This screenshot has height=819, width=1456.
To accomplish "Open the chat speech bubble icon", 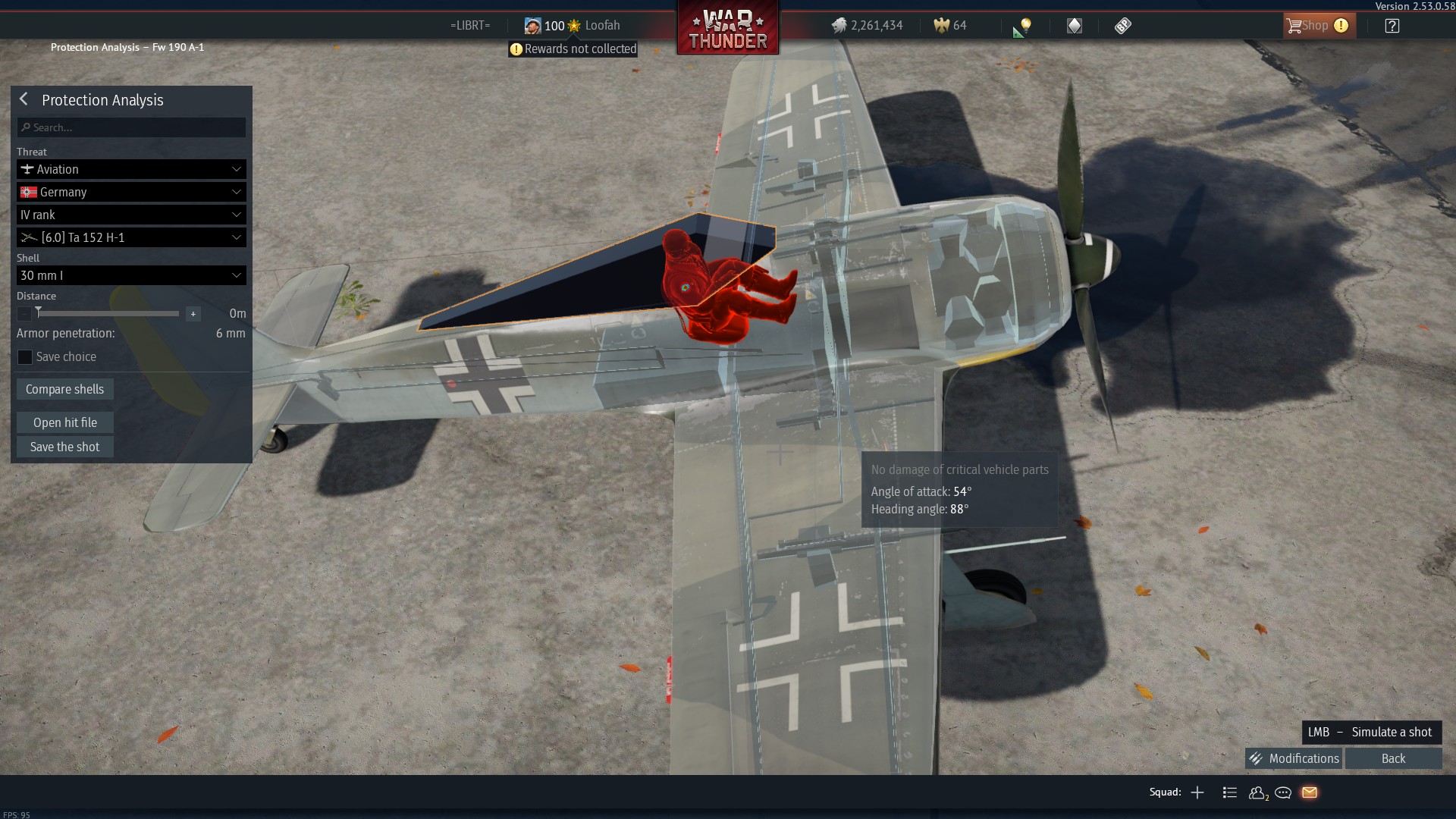I will [x=1283, y=792].
